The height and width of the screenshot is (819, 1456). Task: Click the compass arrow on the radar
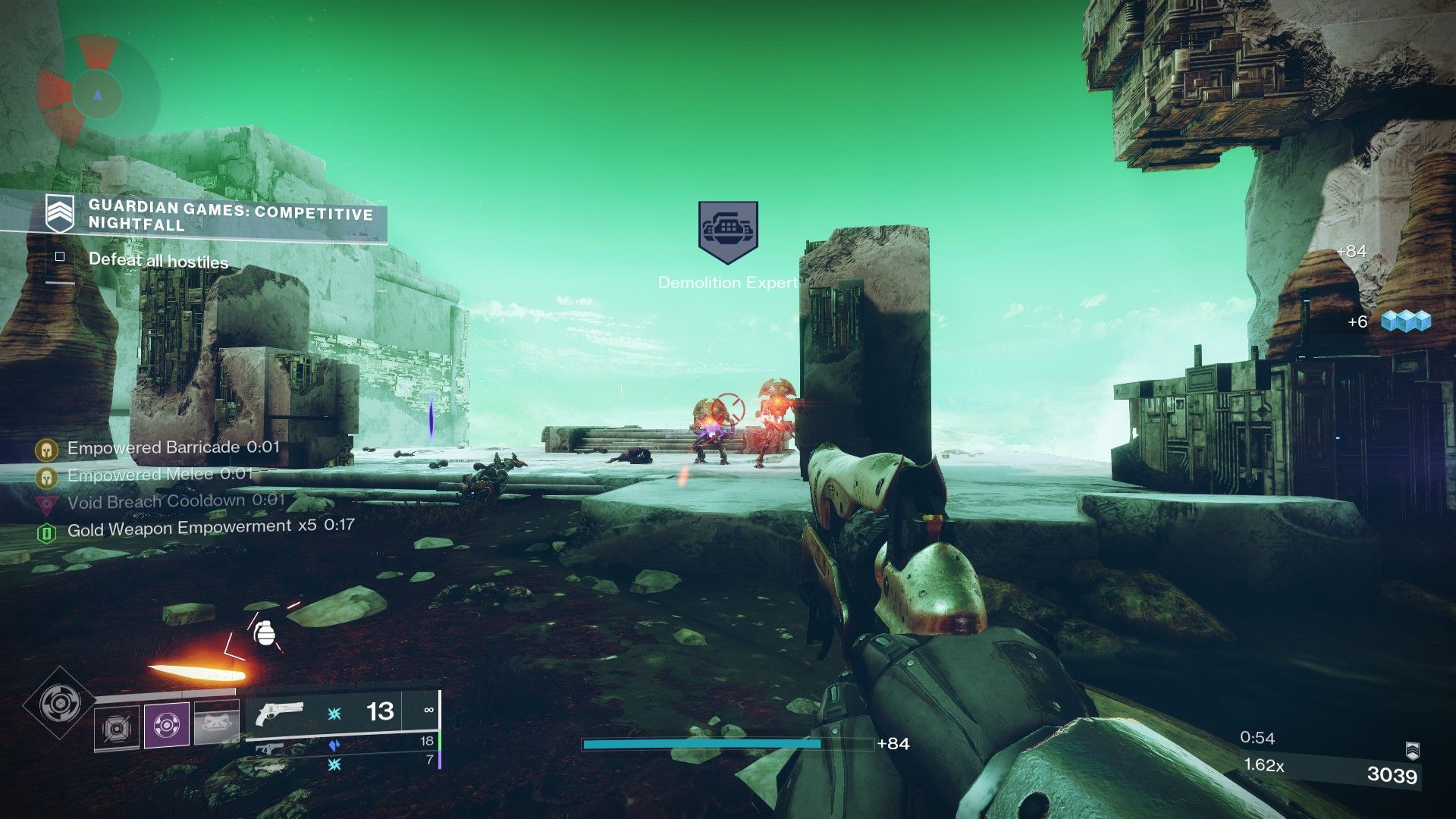(96, 94)
